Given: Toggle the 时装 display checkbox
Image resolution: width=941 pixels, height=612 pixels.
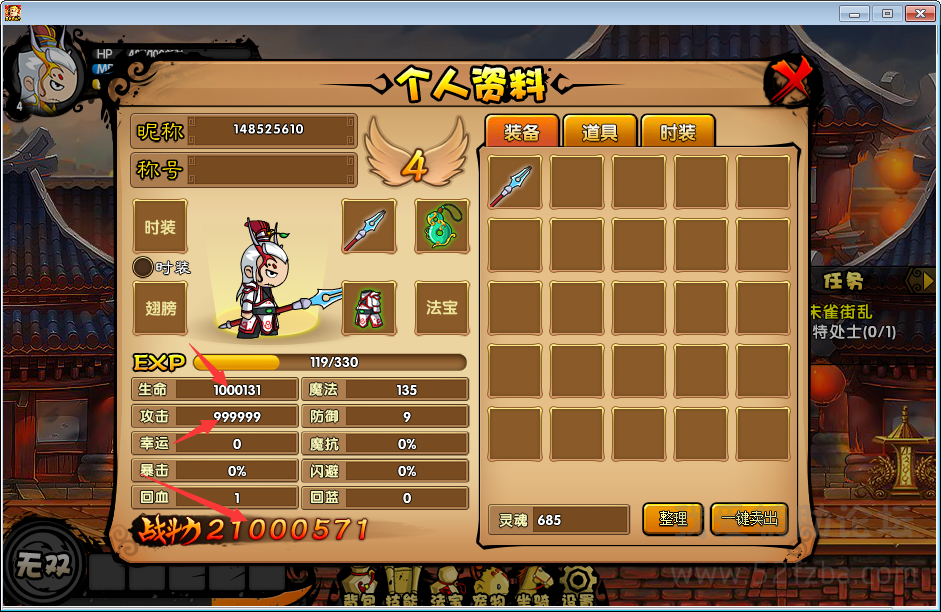Looking at the screenshot, I should point(143,267).
